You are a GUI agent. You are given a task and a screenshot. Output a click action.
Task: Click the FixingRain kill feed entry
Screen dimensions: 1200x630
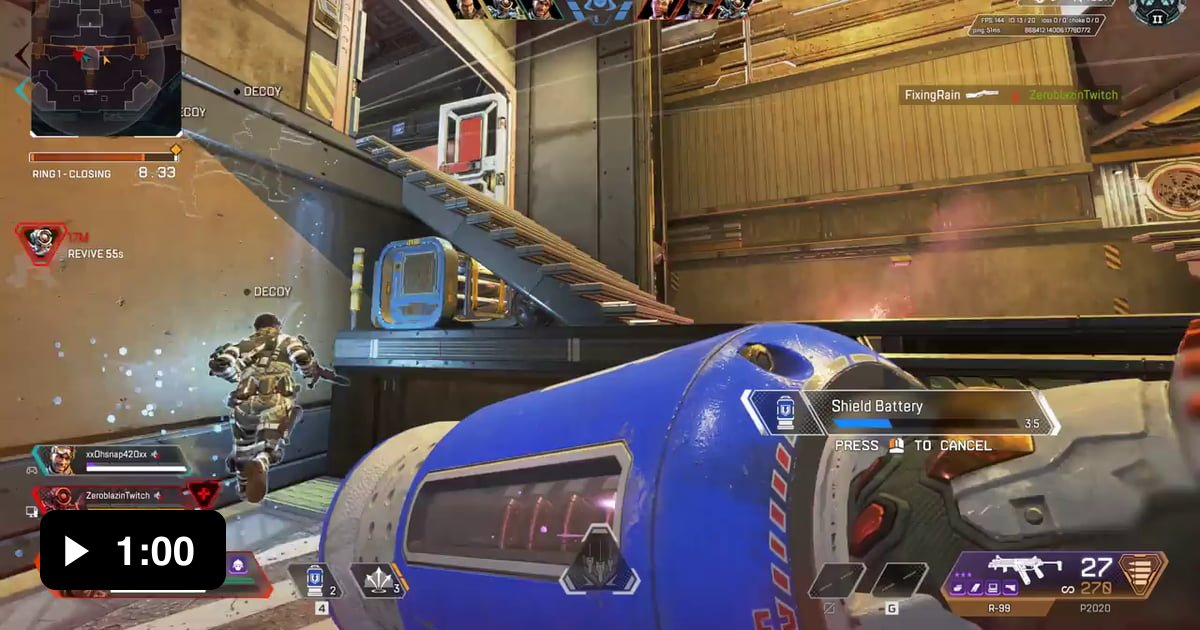1010,95
